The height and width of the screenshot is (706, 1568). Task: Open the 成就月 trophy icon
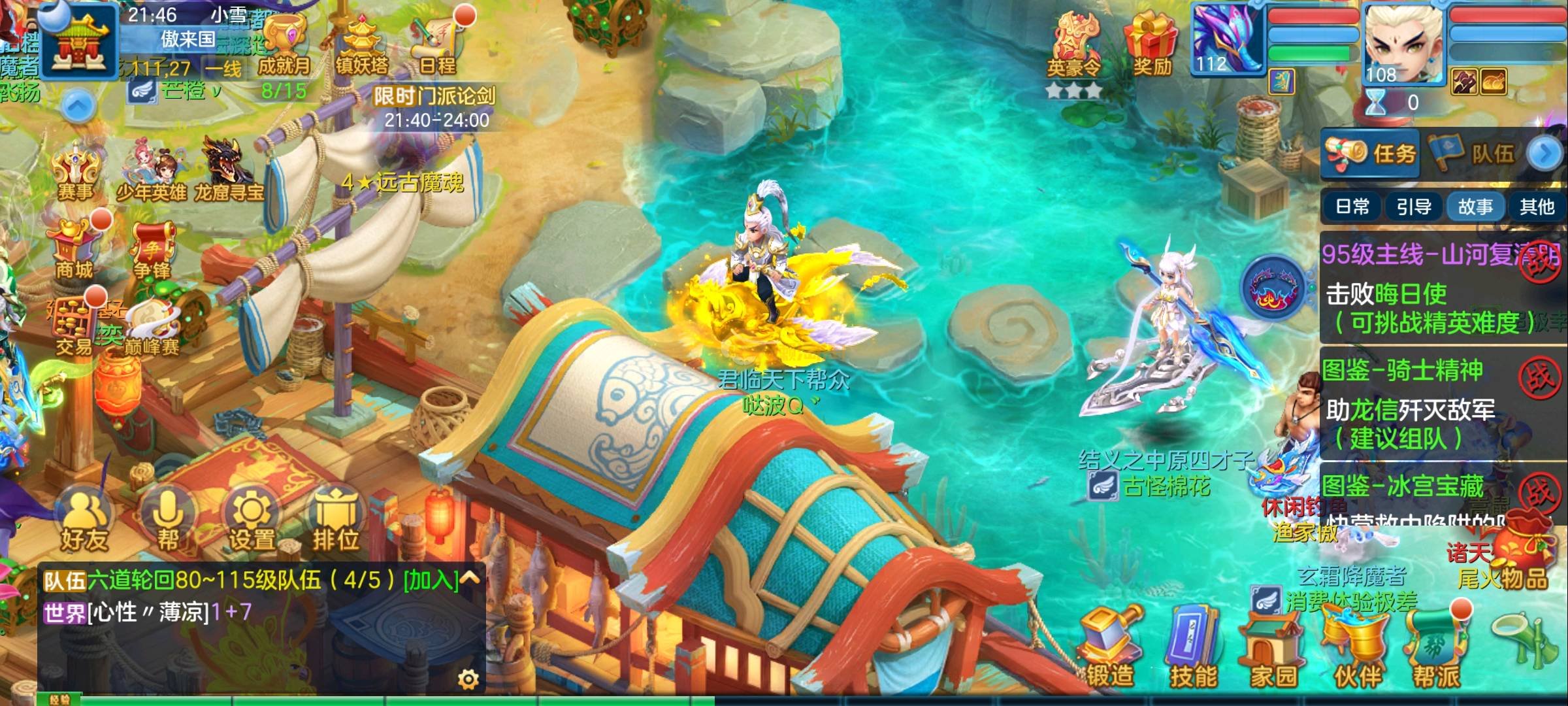[x=285, y=44]
